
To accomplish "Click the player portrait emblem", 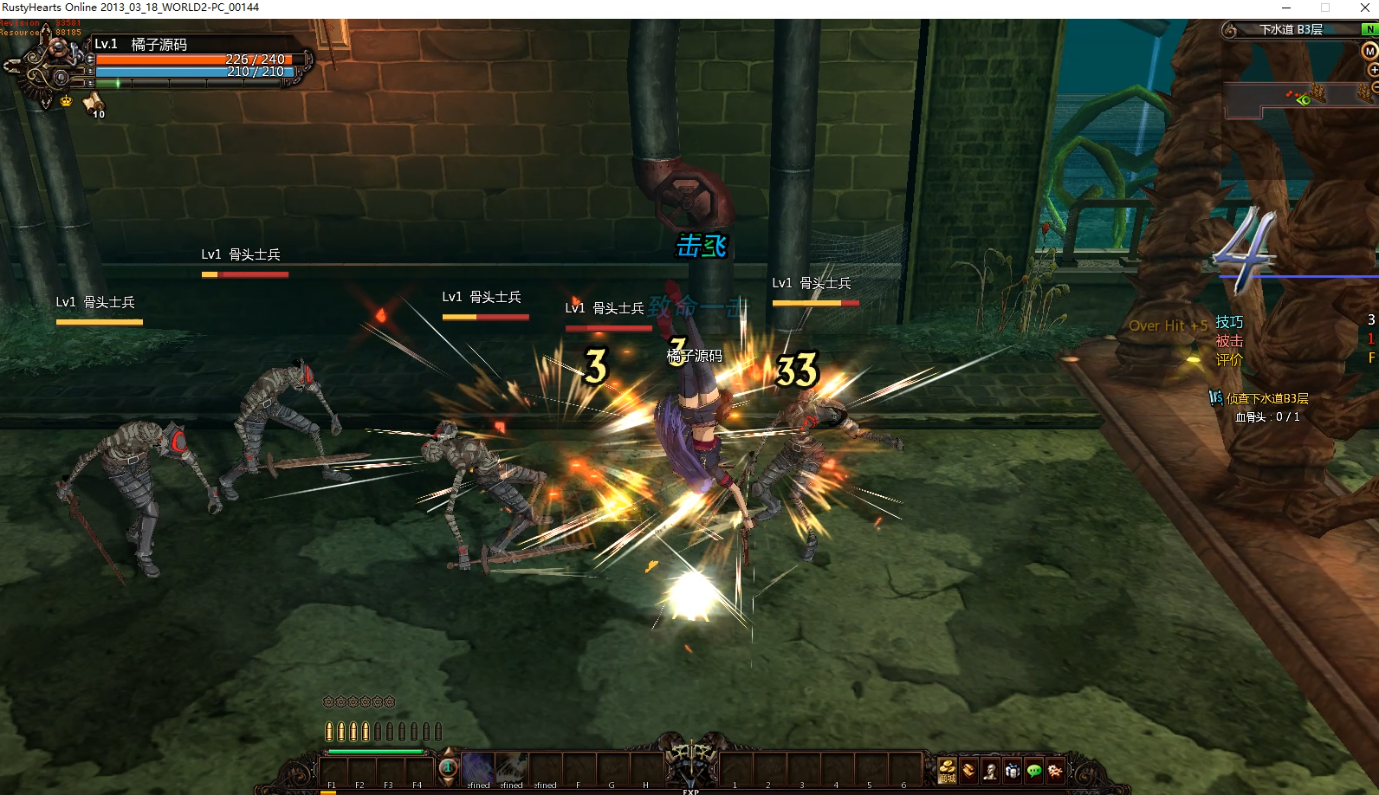I will tap(46, 66).
